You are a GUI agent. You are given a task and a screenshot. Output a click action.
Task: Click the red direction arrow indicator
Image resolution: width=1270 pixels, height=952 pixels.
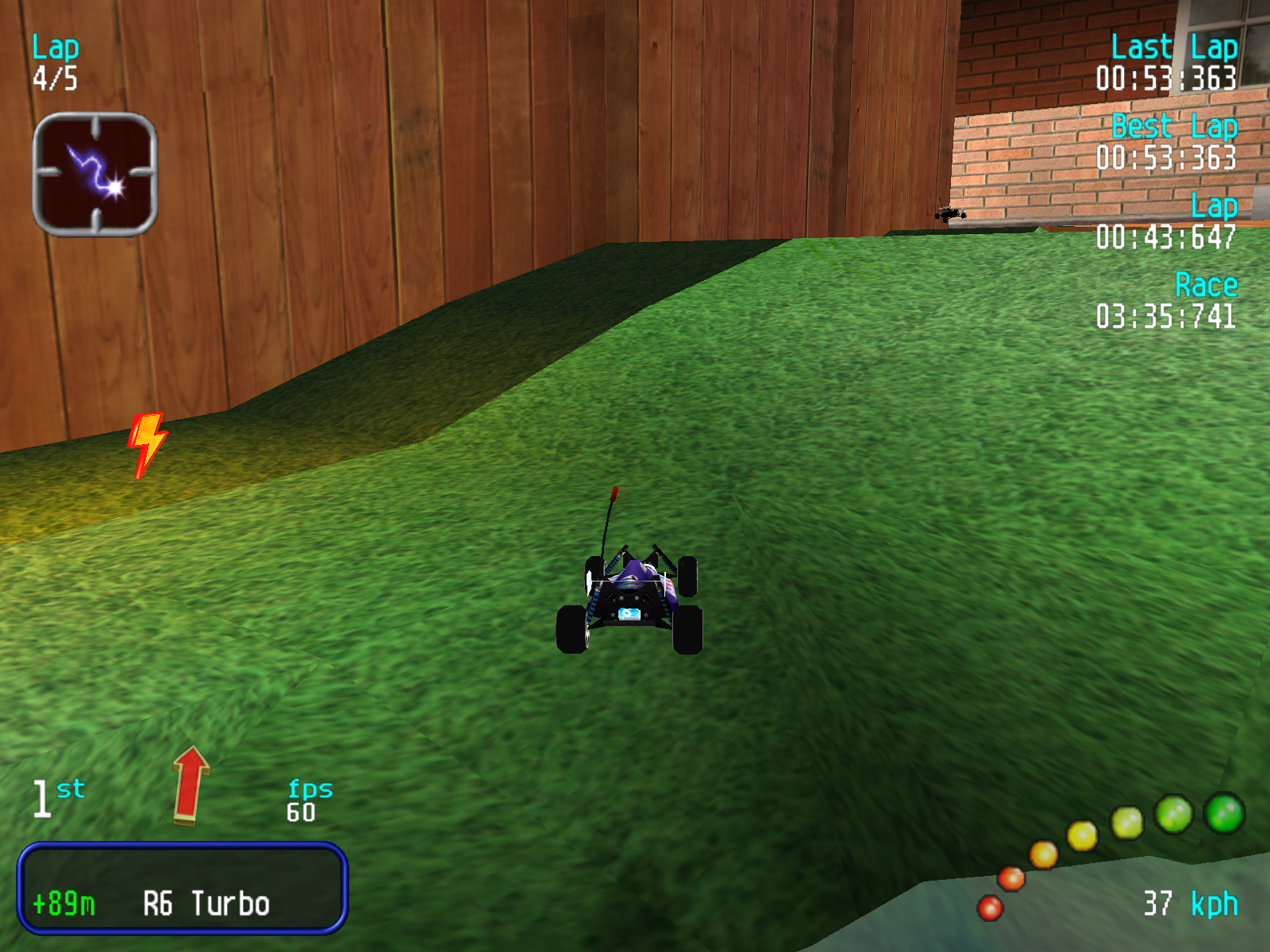coord(190,785)
